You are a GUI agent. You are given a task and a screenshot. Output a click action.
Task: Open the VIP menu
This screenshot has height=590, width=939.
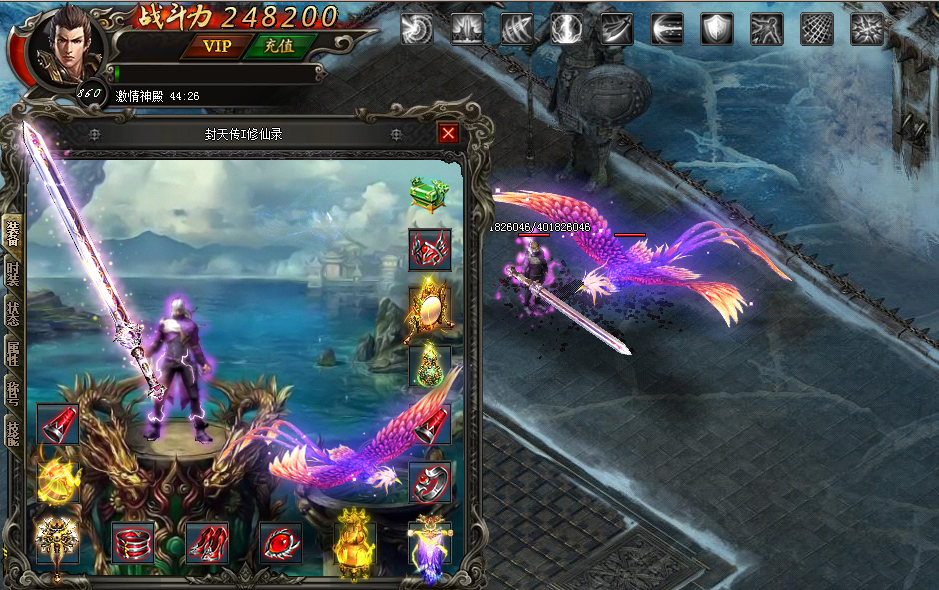(216, 46)
